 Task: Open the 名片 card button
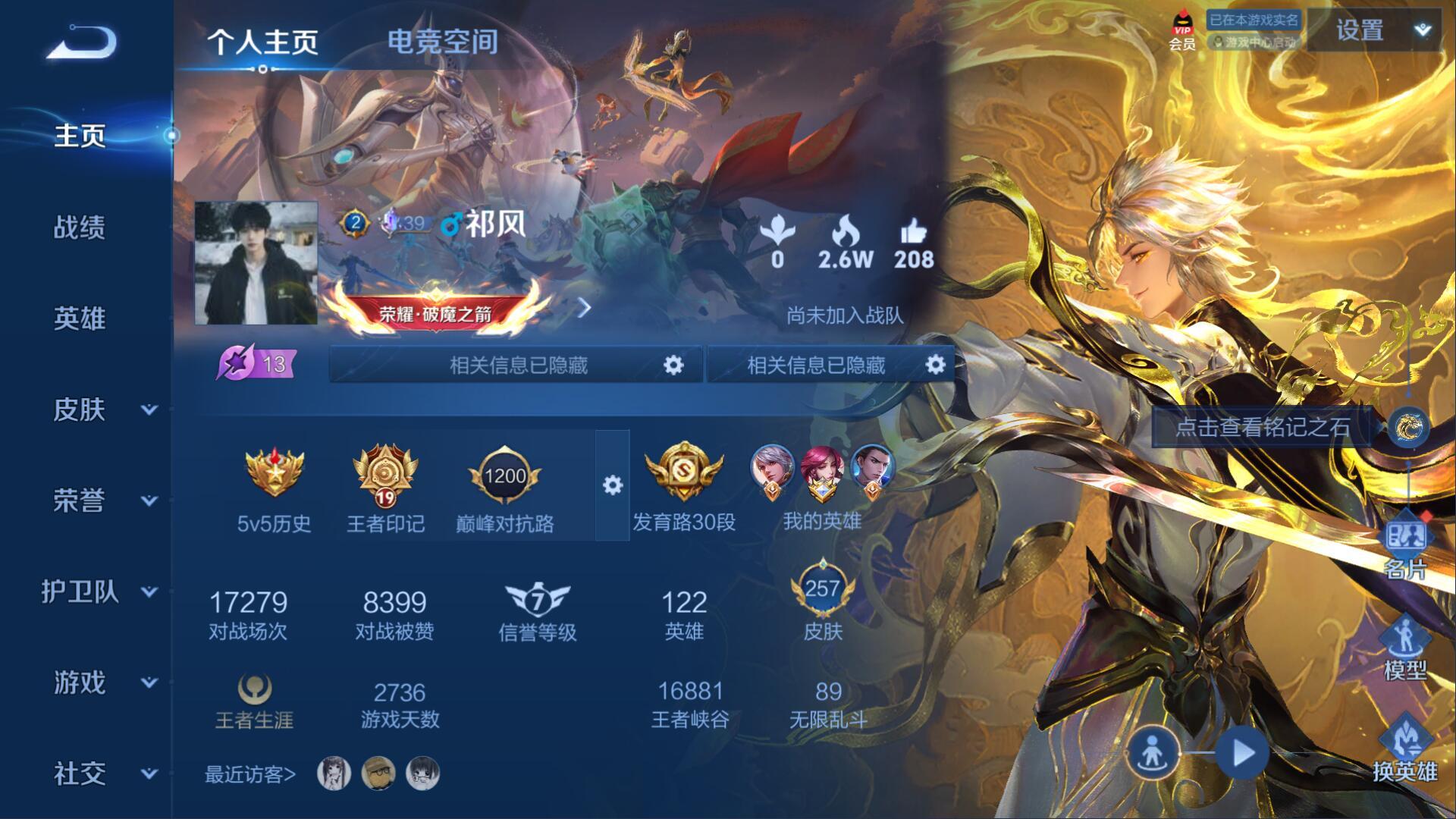click(1405, 544)
